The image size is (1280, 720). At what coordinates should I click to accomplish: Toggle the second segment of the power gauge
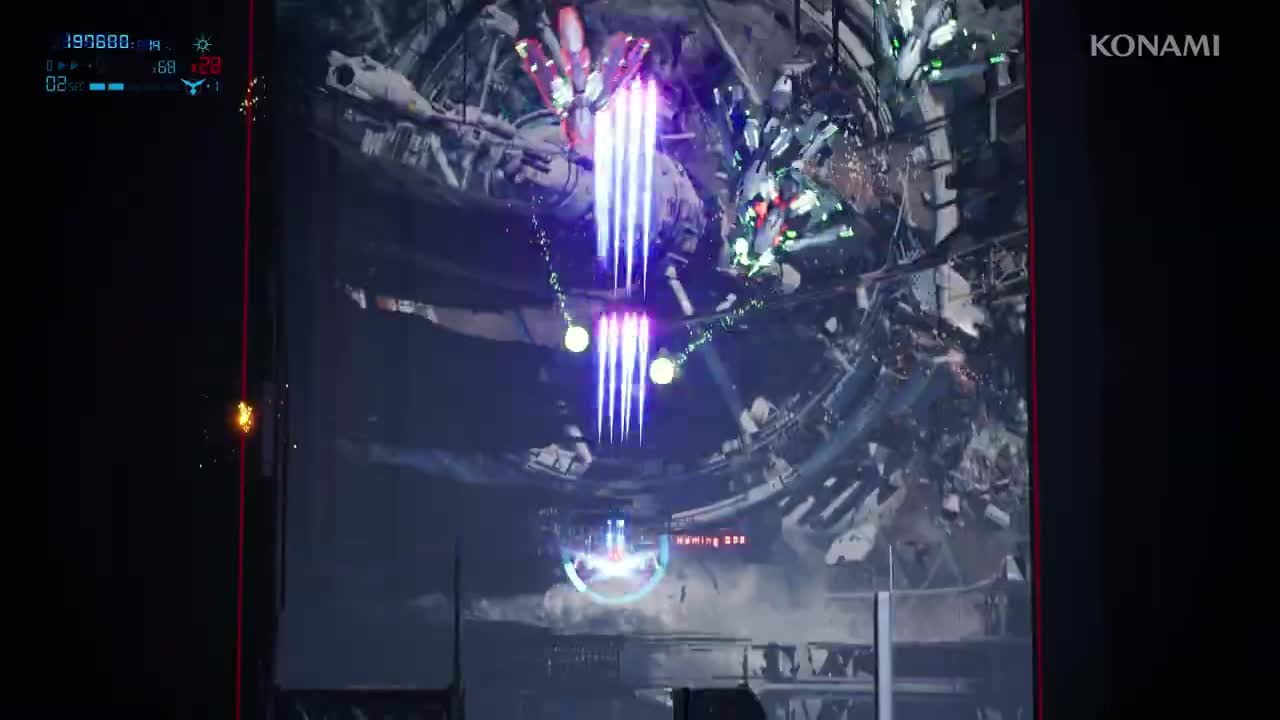(114, 85)
